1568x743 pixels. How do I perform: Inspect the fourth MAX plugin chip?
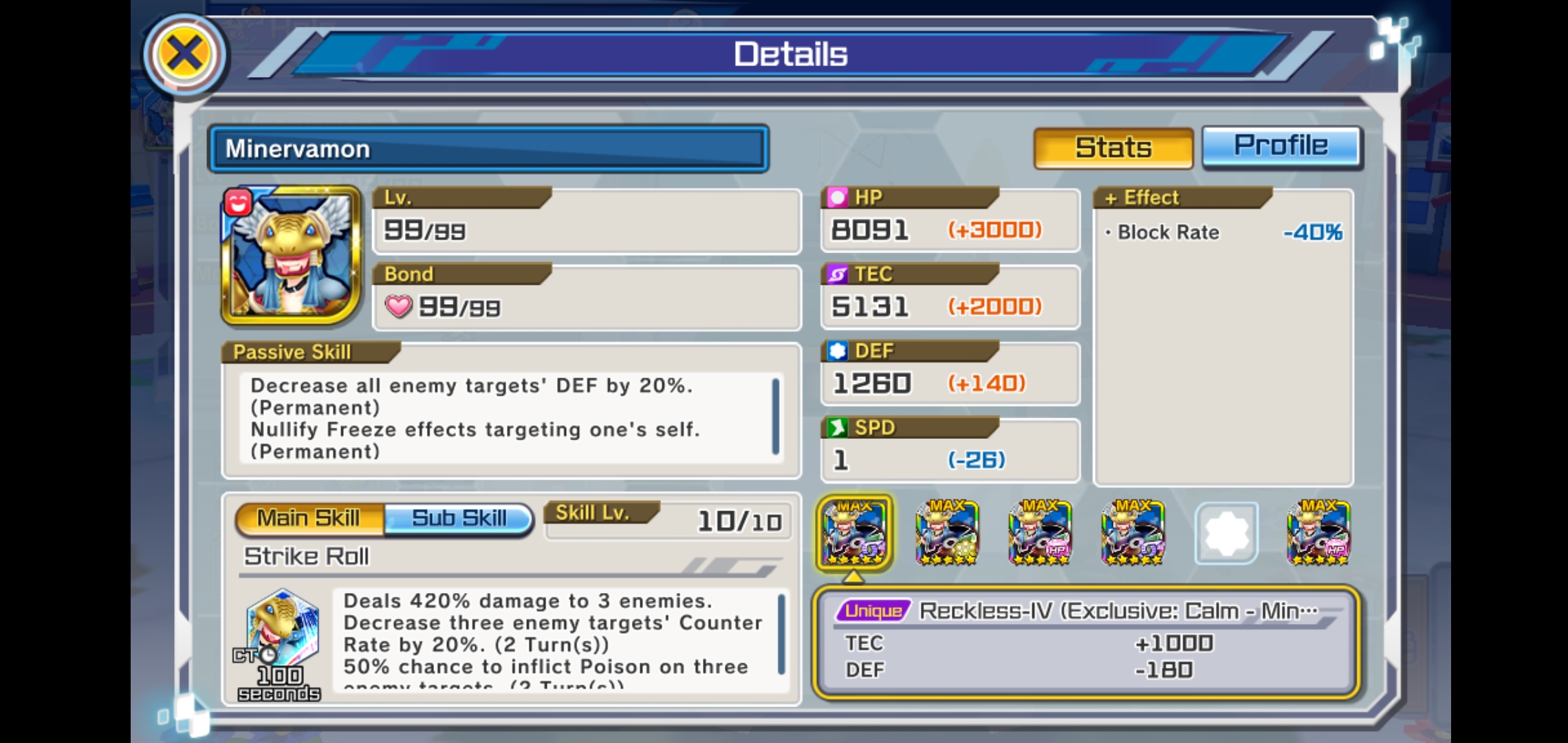tap(1132, 533)
